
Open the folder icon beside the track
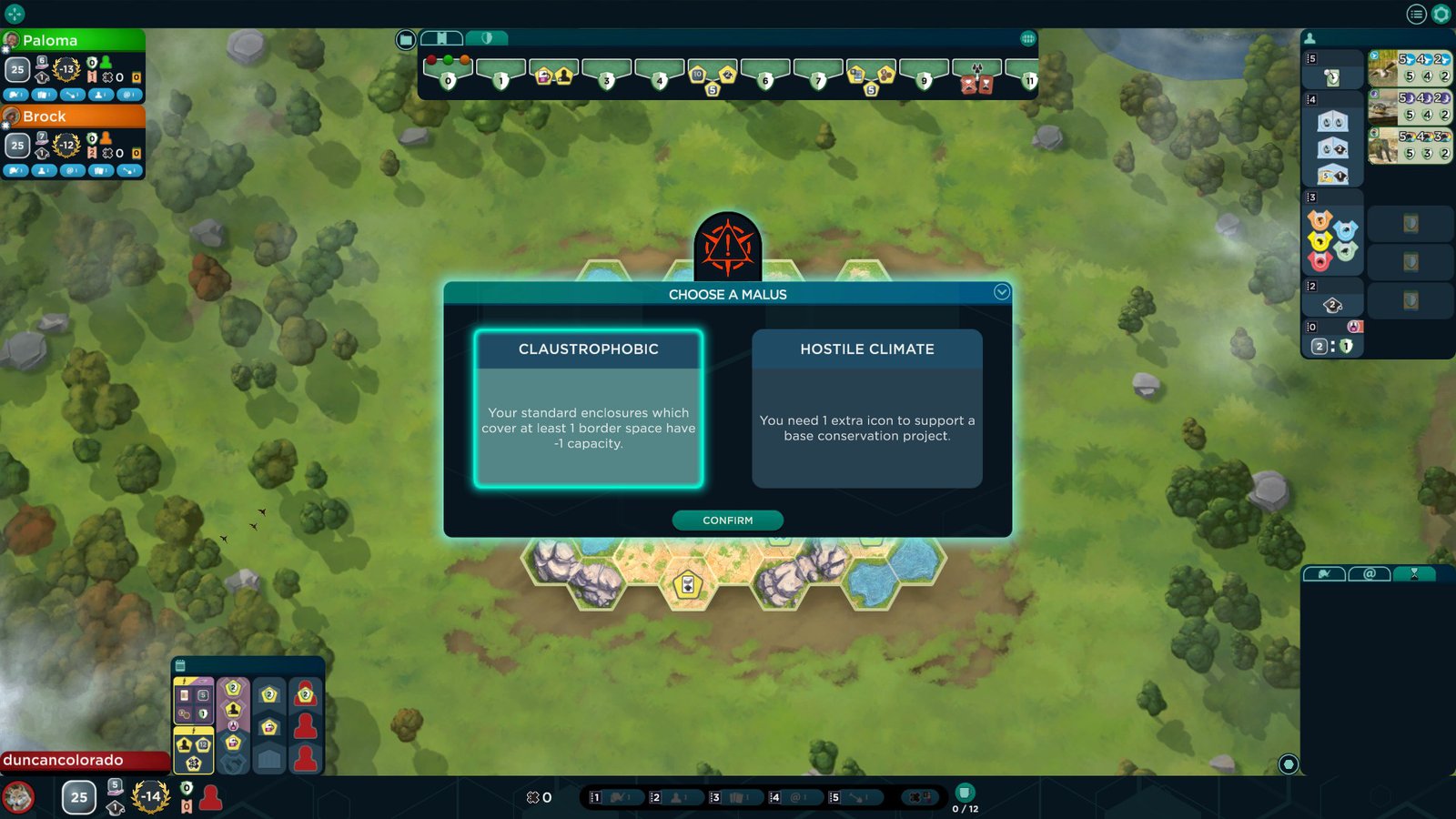point(406,39)
